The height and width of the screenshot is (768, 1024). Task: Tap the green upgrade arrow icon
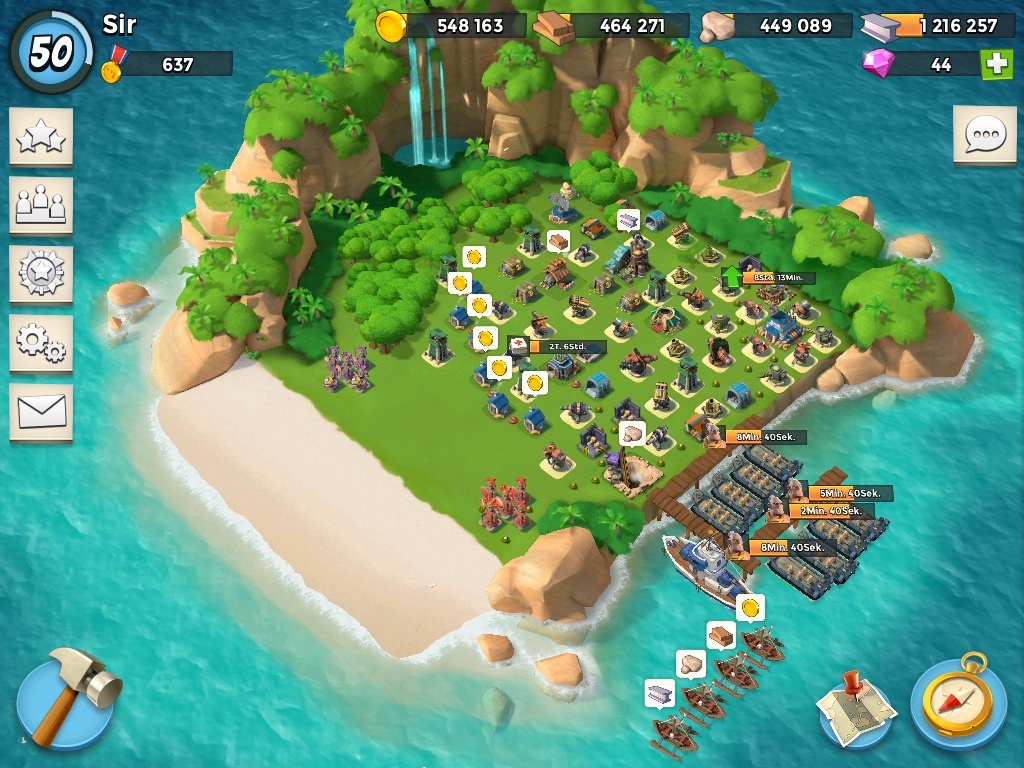(x=732, y=277)
